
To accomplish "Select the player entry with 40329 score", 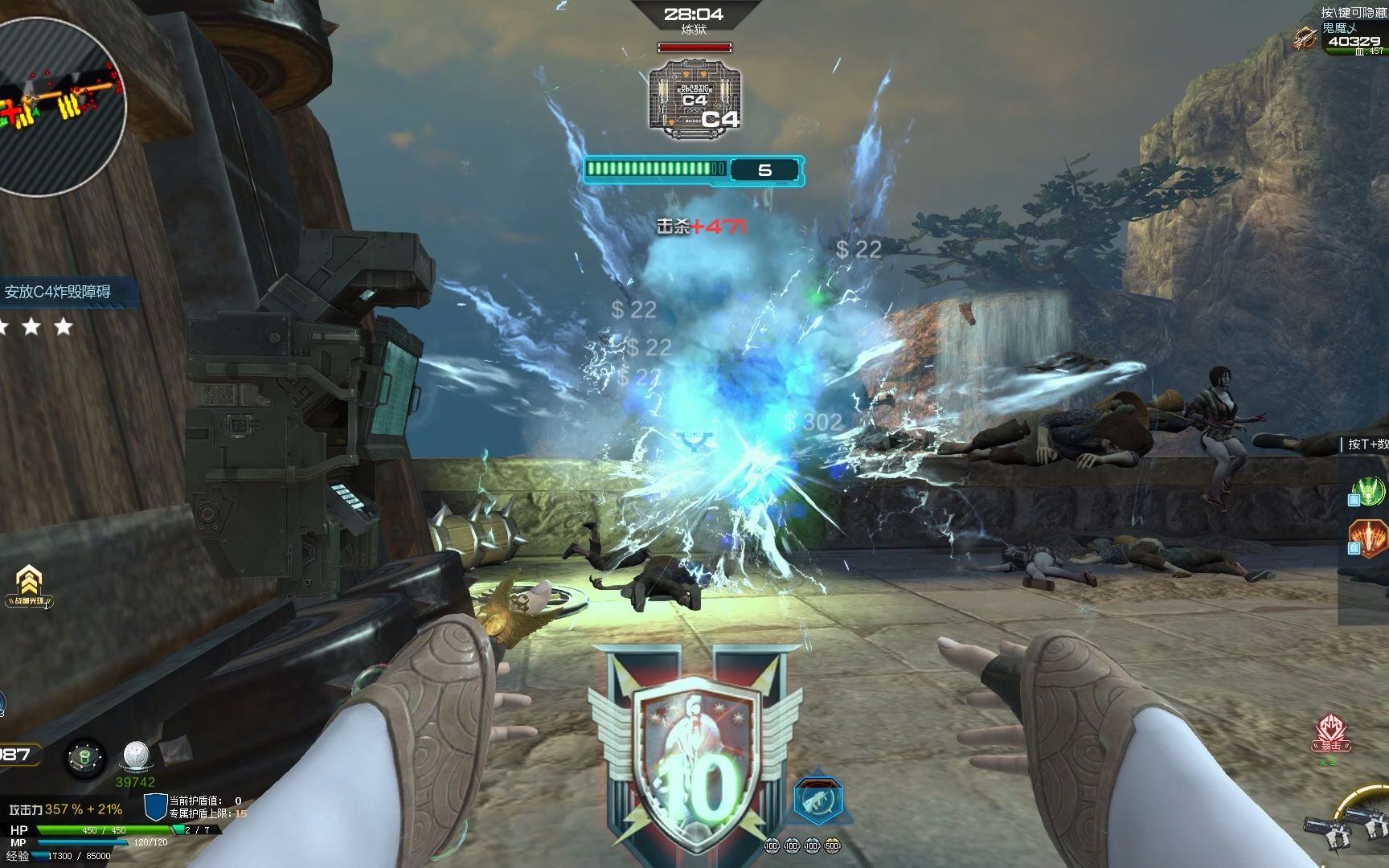I will (x=1352, y=41).
